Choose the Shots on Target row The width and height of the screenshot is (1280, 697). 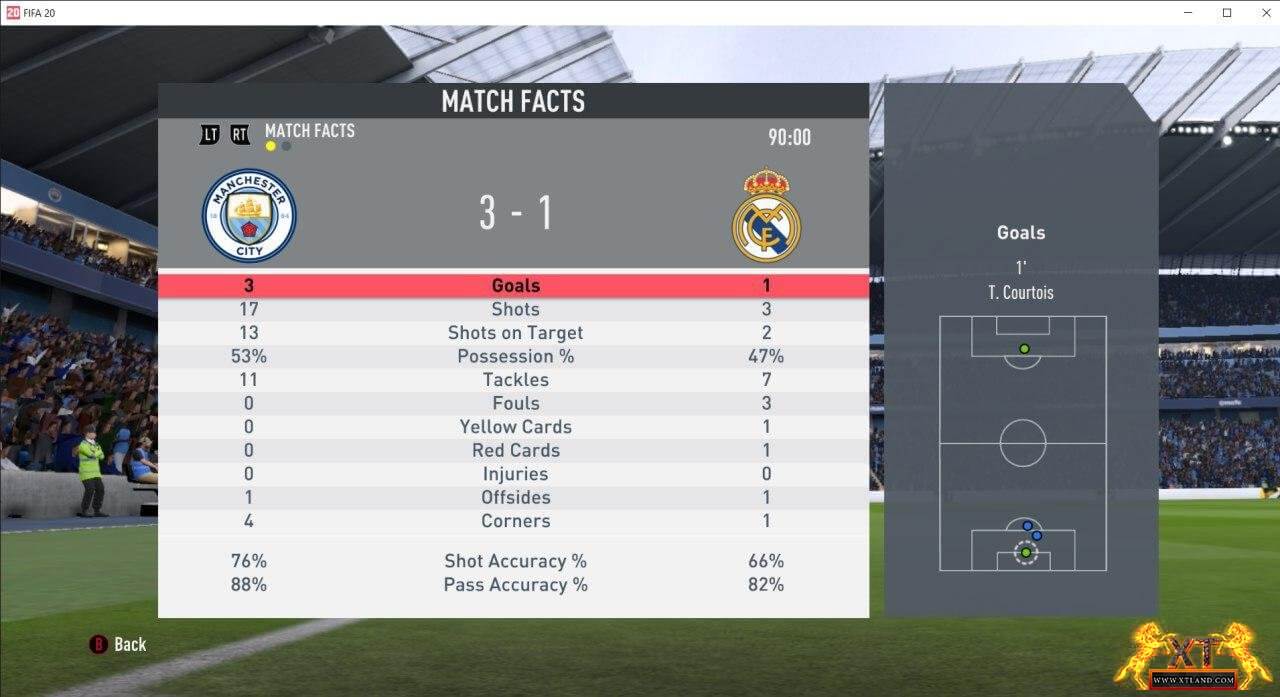[514, 333]
